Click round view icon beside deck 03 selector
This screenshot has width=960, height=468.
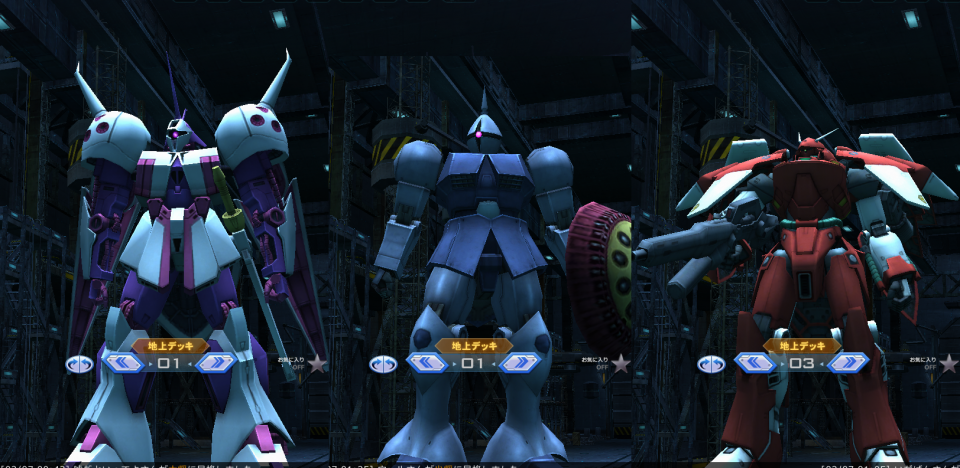711,364
